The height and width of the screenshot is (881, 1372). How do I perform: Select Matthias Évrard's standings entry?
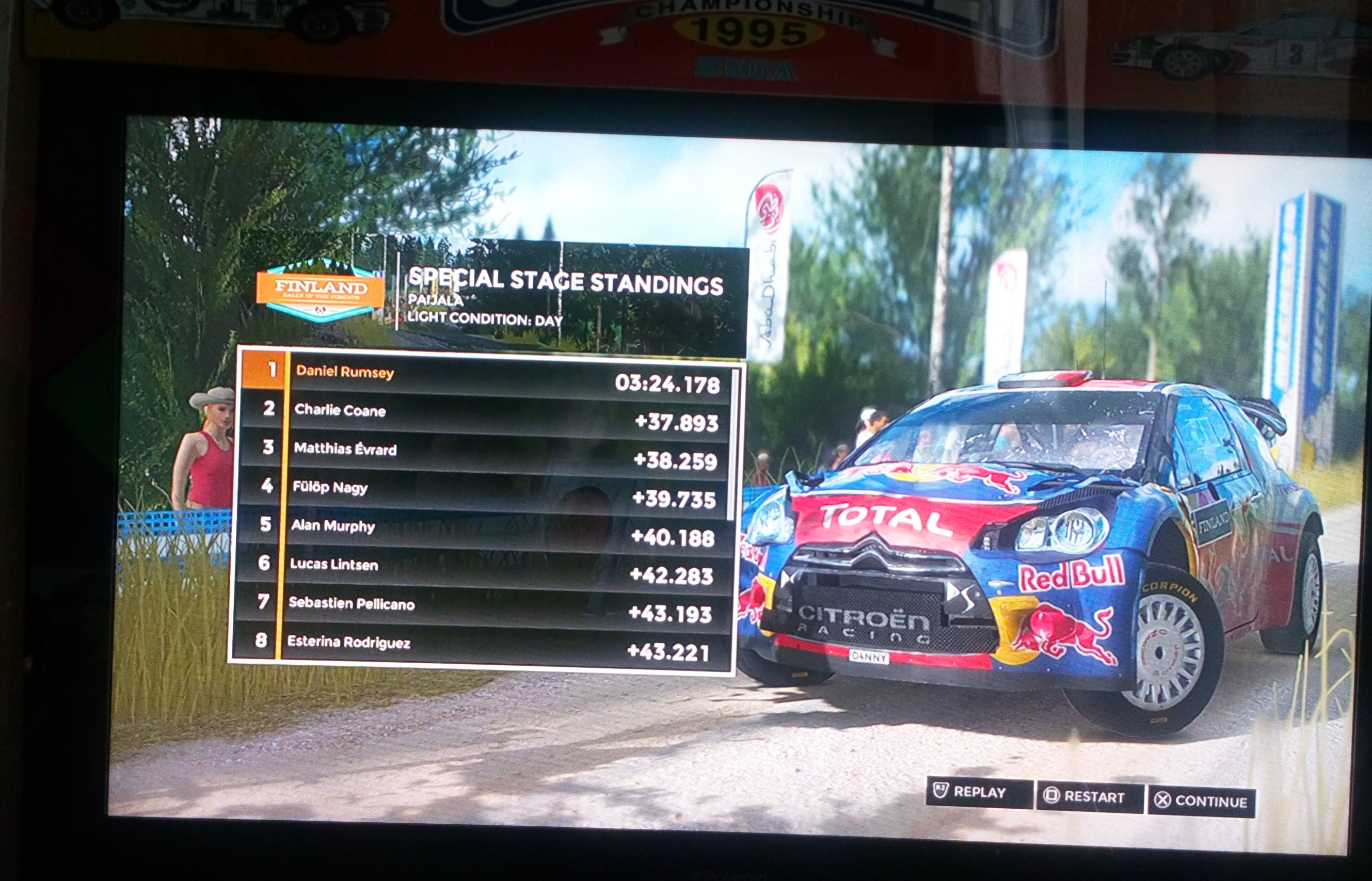pyautogui.click(x=484, y=454)
